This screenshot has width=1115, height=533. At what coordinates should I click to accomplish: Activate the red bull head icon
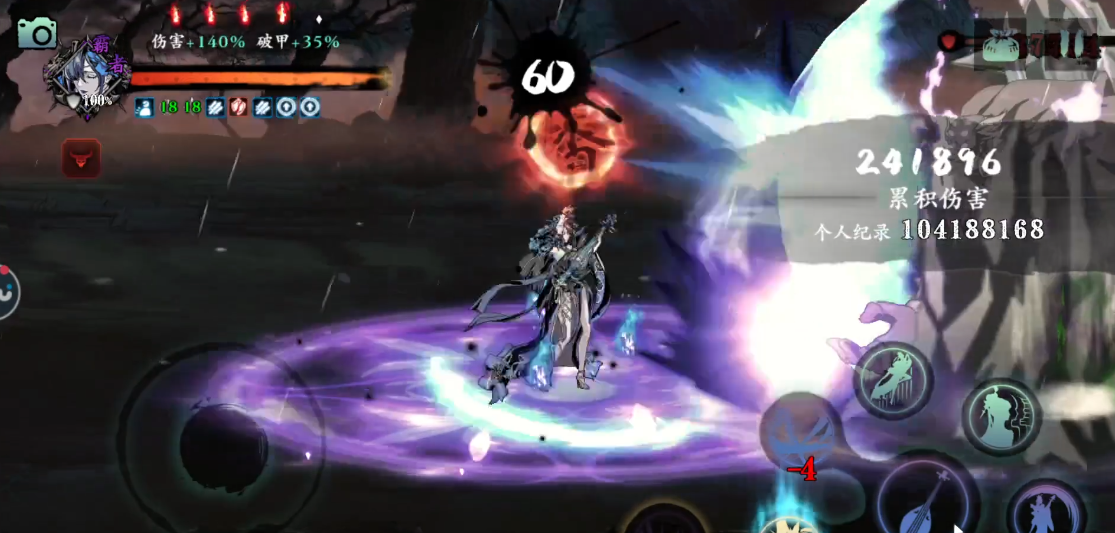pos(80,158)
